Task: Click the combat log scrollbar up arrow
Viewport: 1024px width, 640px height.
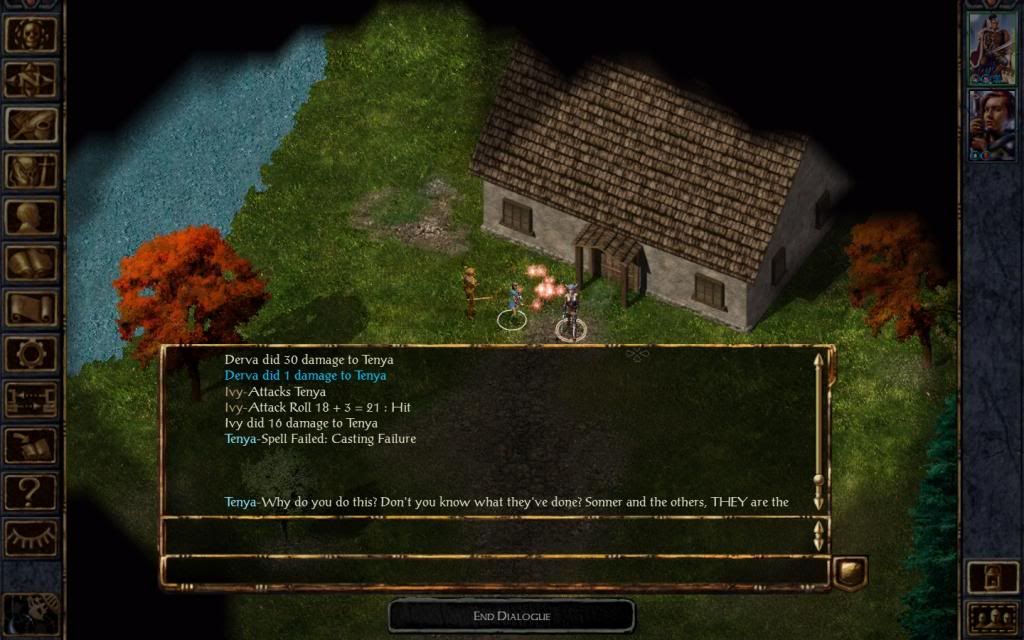Action: pyautogui.click(x=819, y=360)
